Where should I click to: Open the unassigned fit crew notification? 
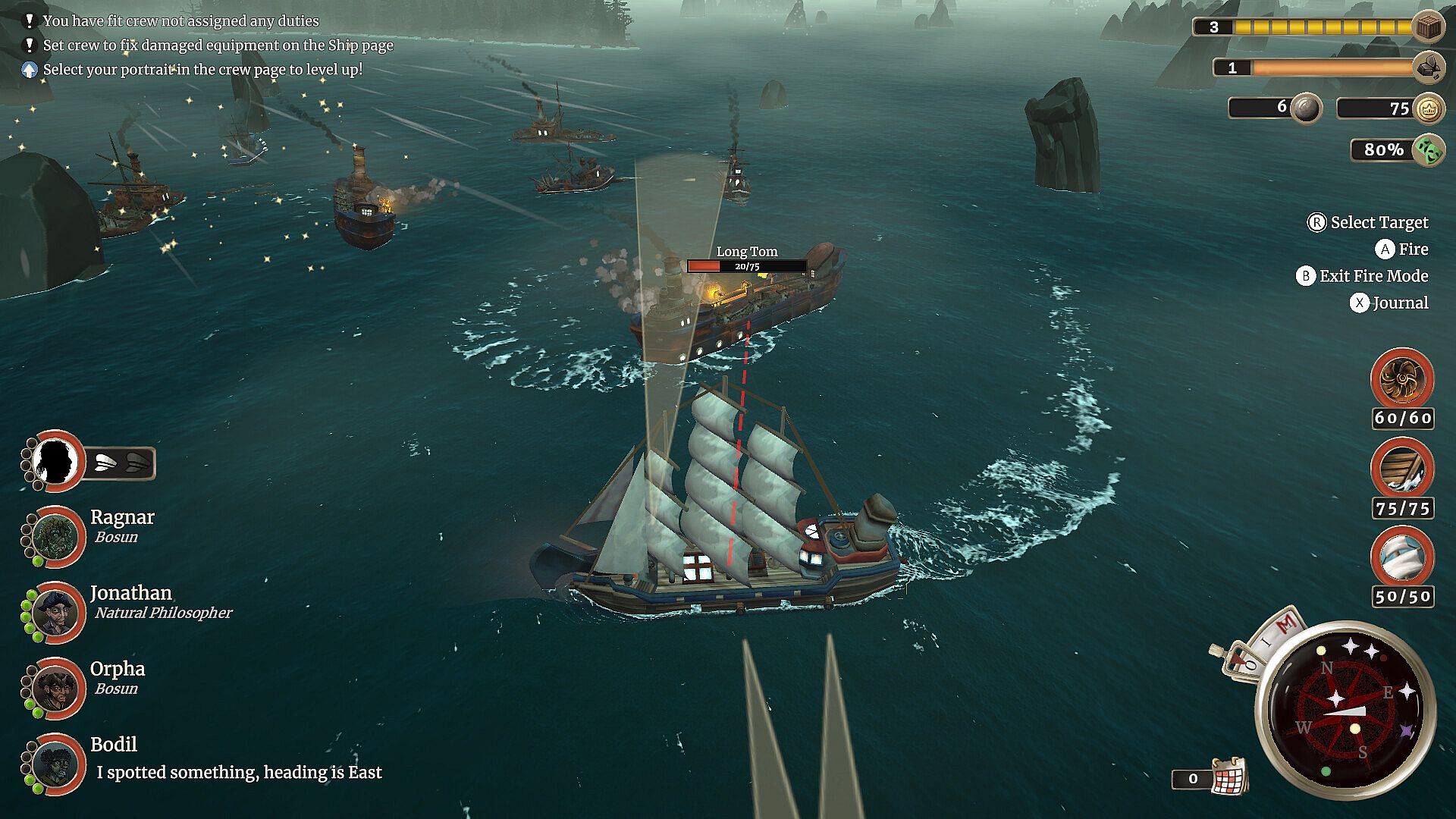(180, 21)
